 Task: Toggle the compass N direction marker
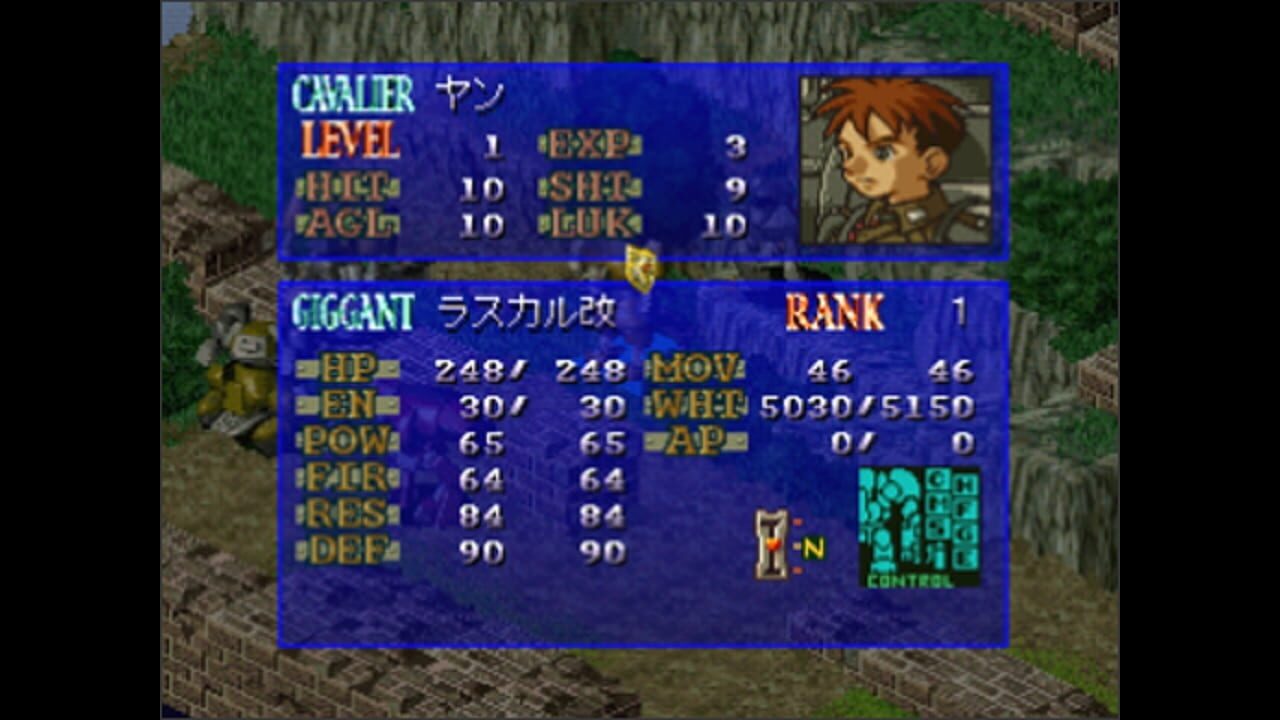[812, 545]
